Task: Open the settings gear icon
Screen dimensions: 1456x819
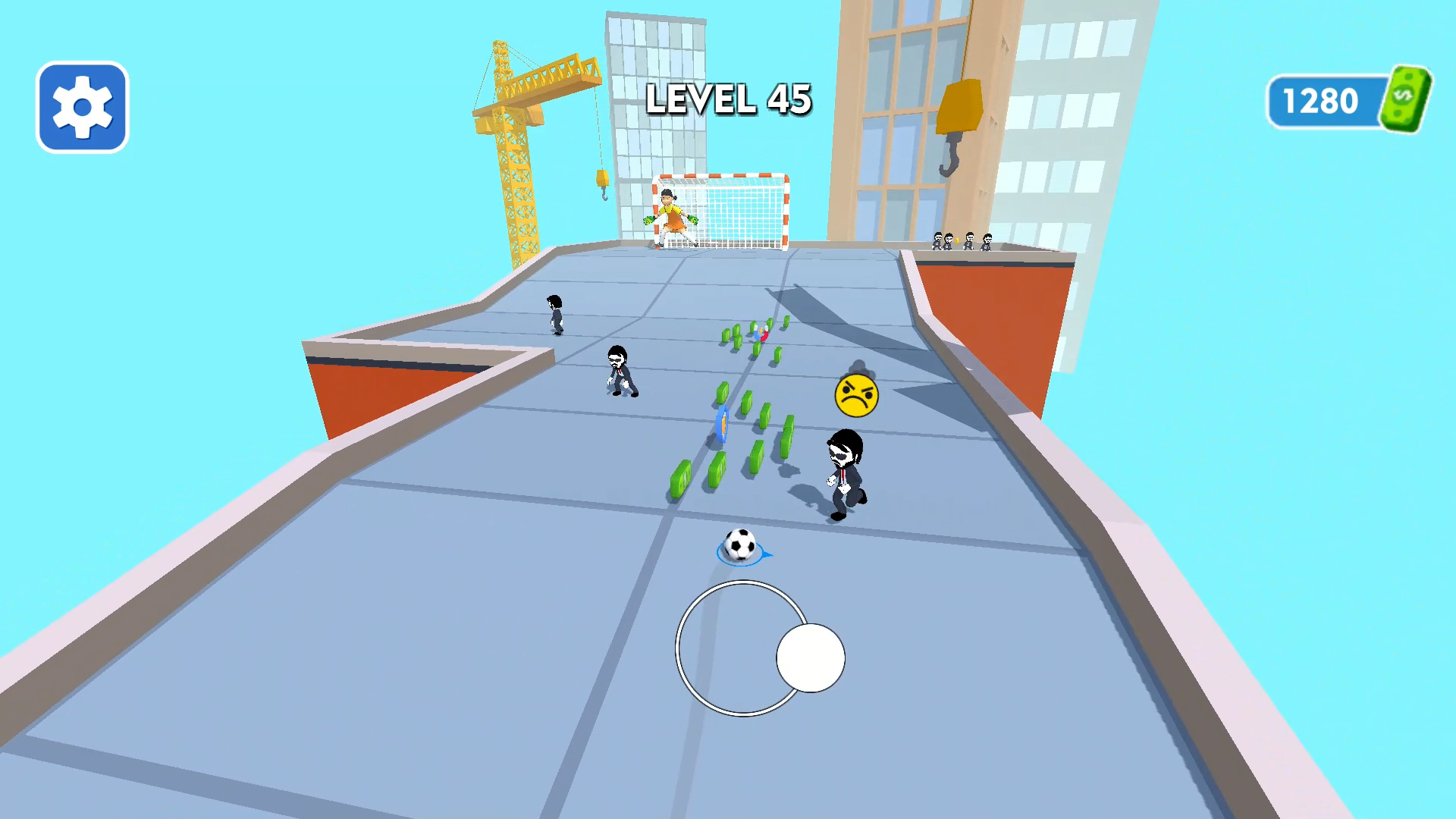Action: pos(81,106)
